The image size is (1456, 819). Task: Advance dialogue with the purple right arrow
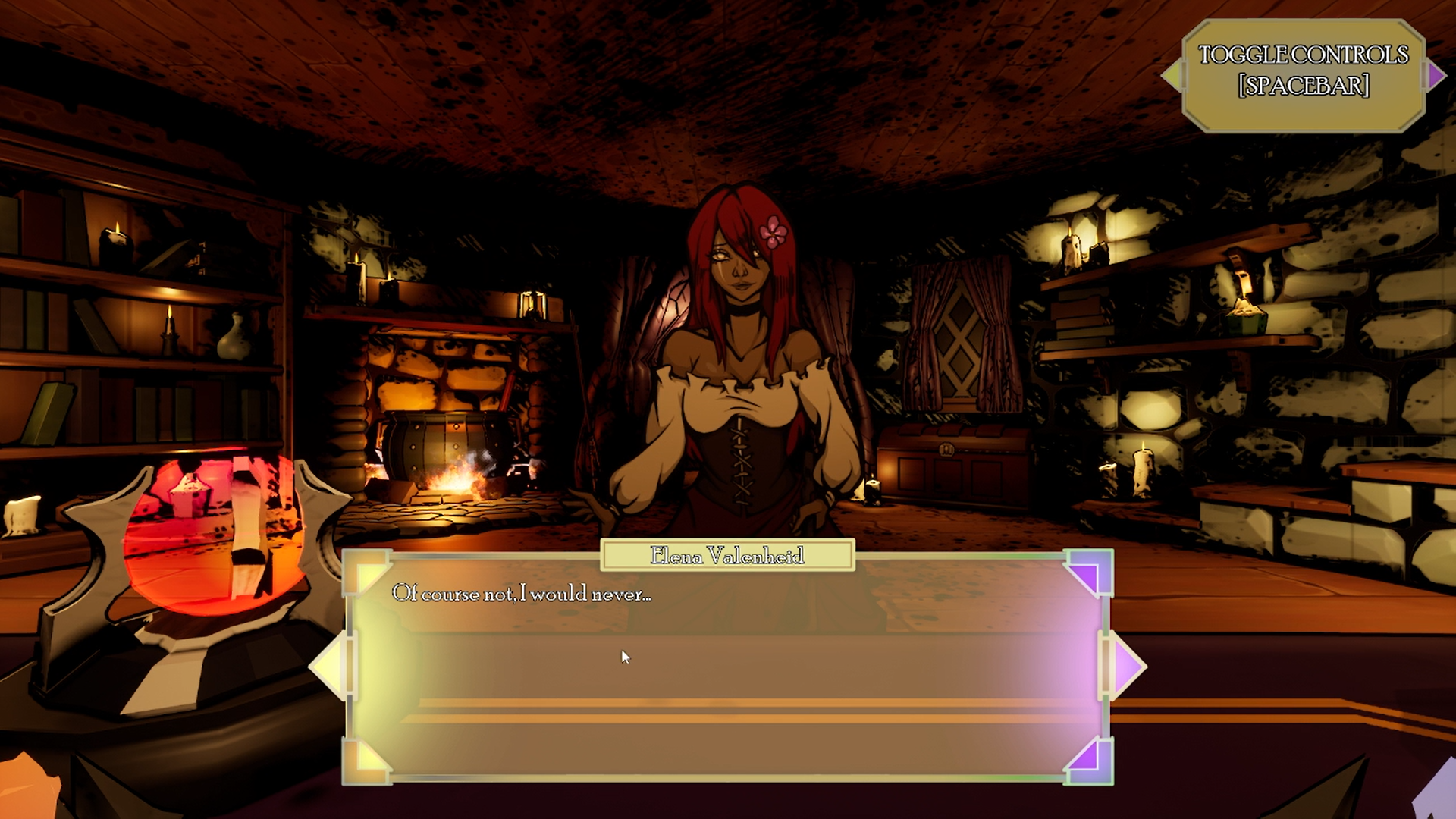point(1129,667)
